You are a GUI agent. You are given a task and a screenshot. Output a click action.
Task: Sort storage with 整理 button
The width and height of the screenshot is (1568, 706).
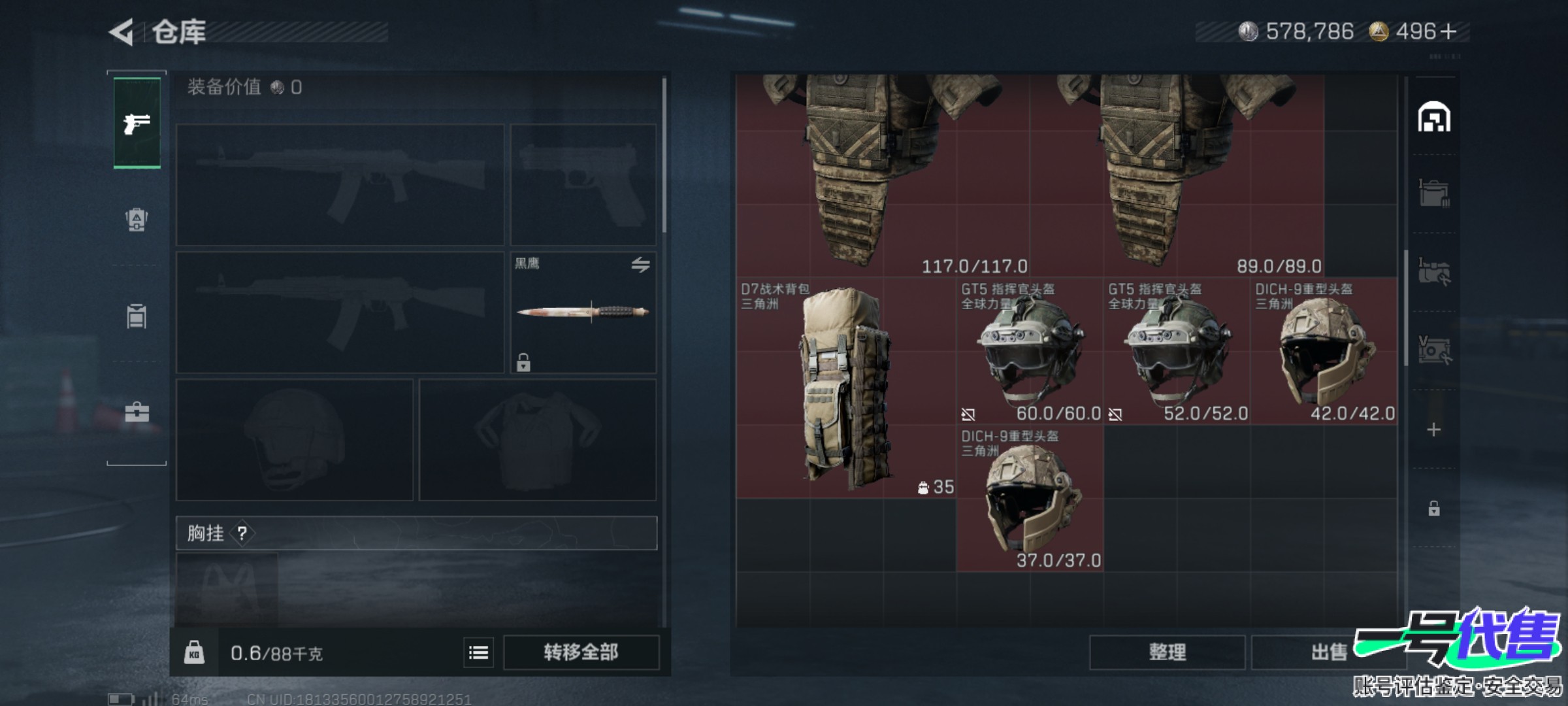pos(1167,652)
